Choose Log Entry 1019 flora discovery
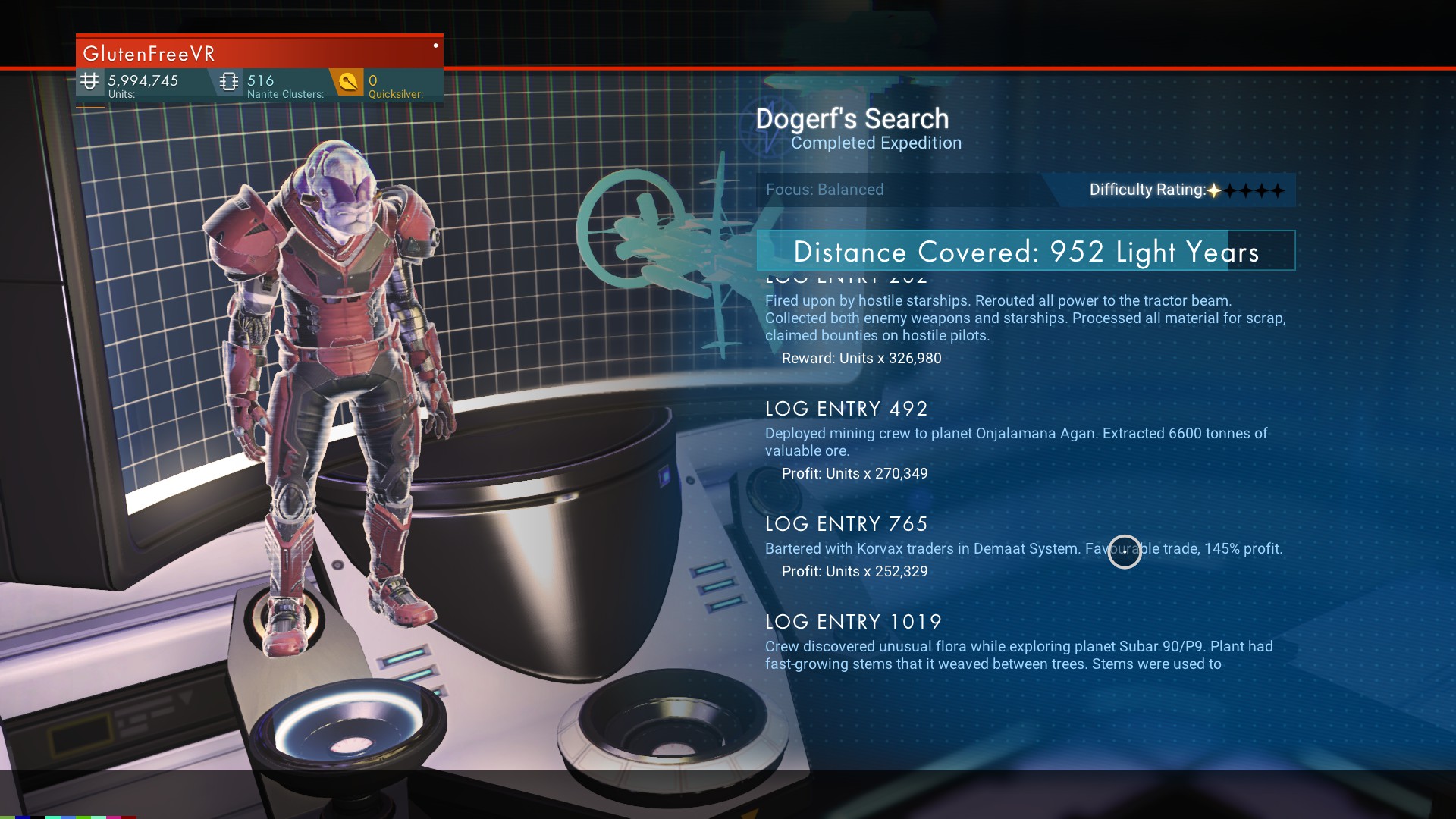 (x=853, y=623)
